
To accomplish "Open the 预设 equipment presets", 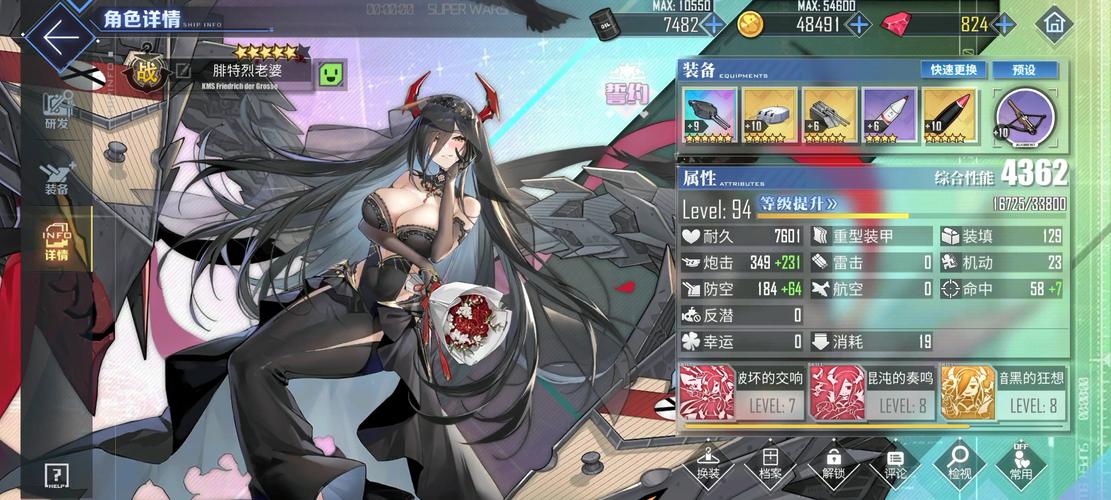I will (x=1022, y=70).
